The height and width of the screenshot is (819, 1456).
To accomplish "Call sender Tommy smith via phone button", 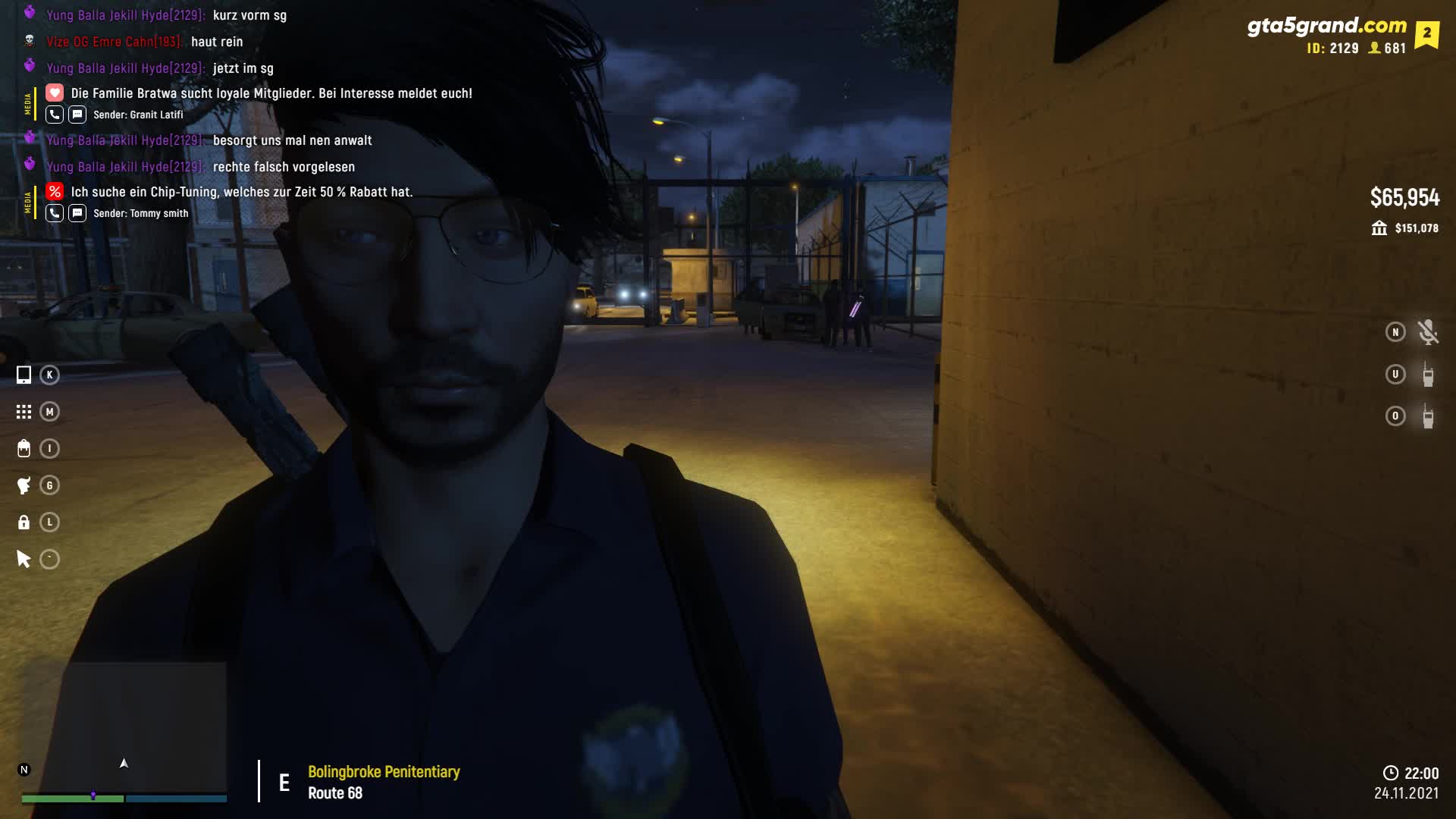I will pyautogui.click(x=55, y=213).
